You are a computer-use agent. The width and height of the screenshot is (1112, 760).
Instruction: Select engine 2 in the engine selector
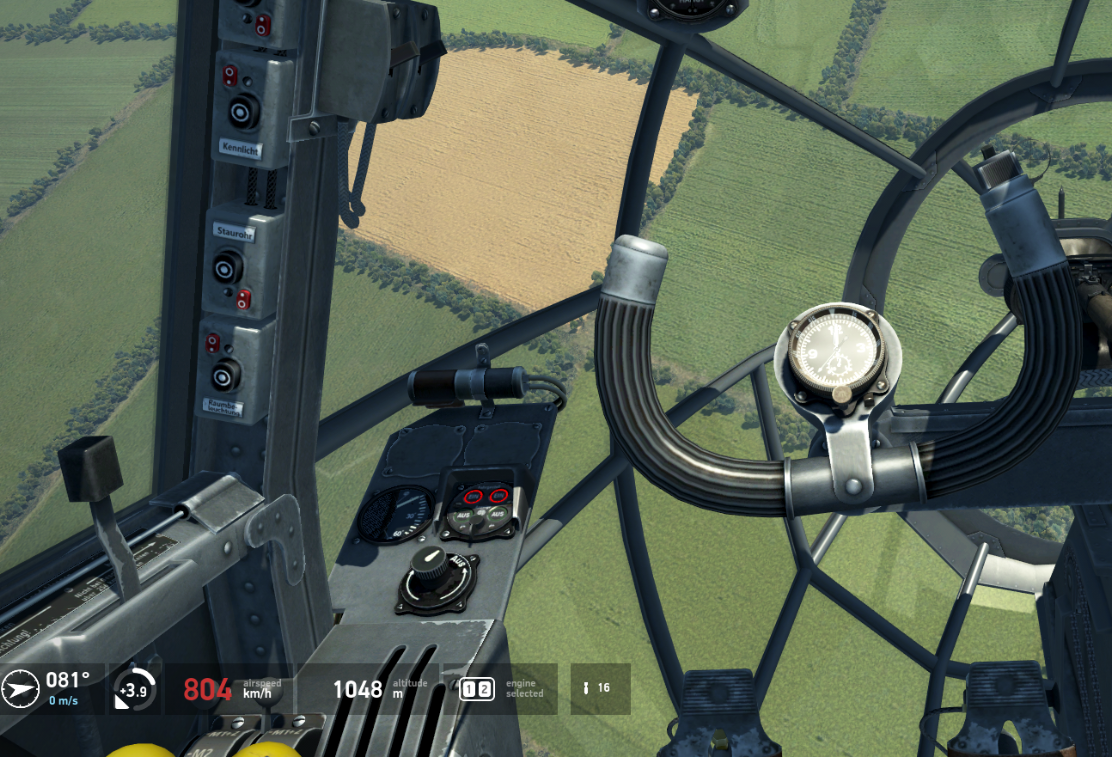coord(485,689)
